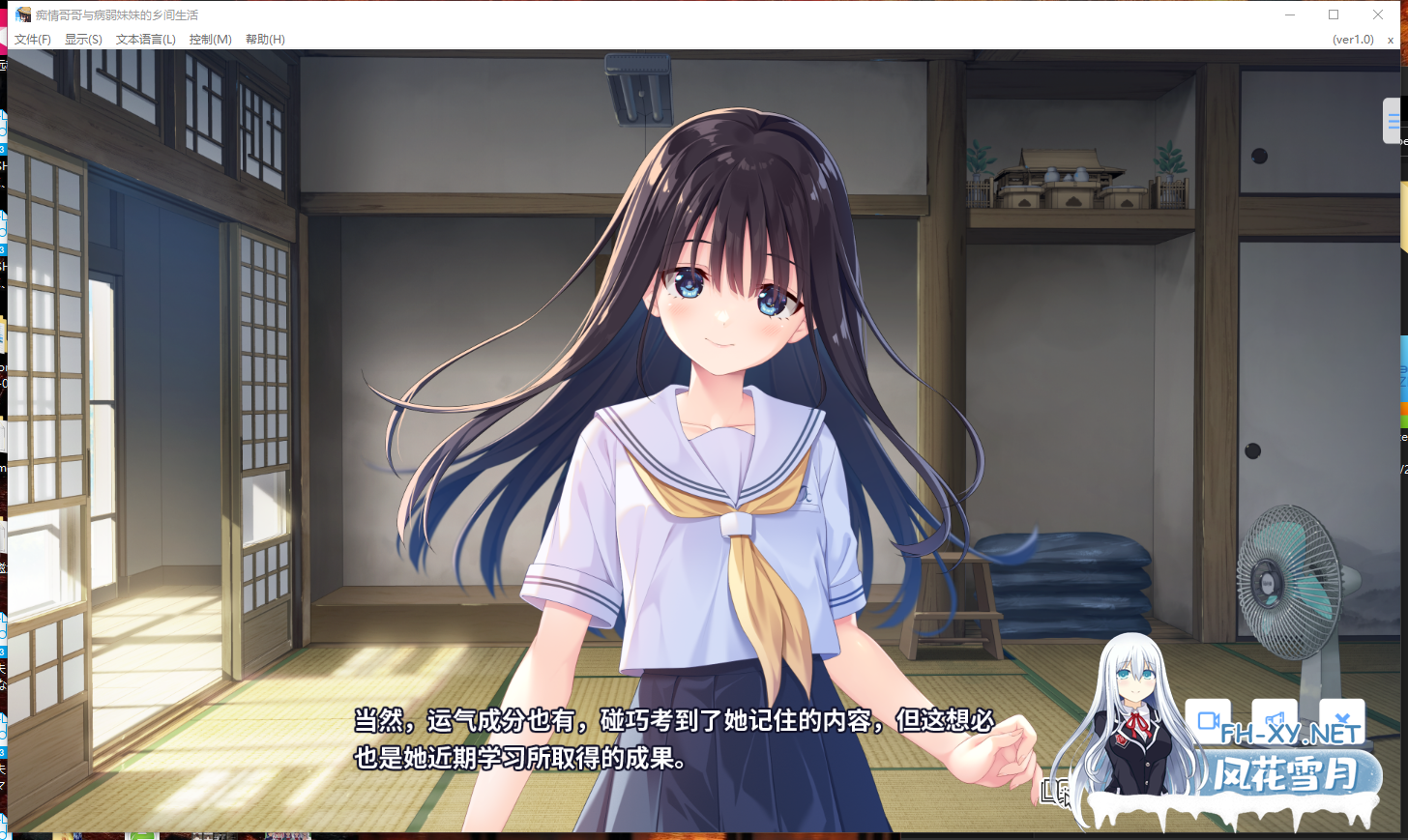Click the game icon in the title bar
The width and height of the screenshot is (1408, 840).
pyautogui.click(x=24, y=14)
